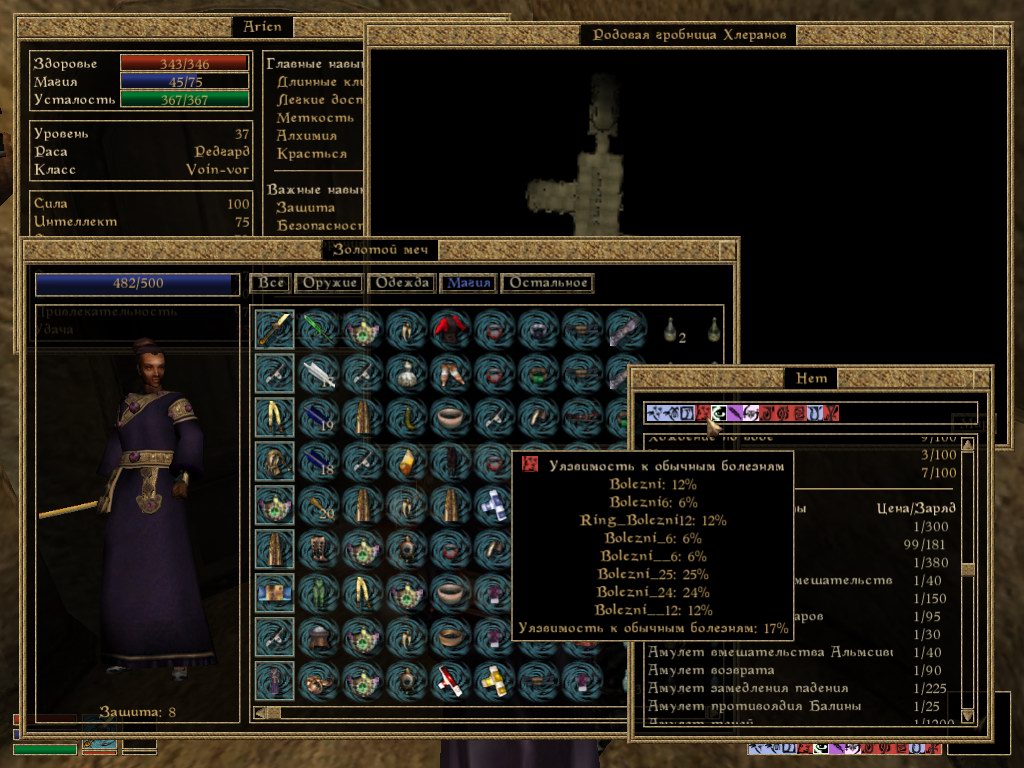The width and height of the screenshot is (1024, 768).
Task: Switch to the Оружие inventory tab
Action: [x=329, y=283]
